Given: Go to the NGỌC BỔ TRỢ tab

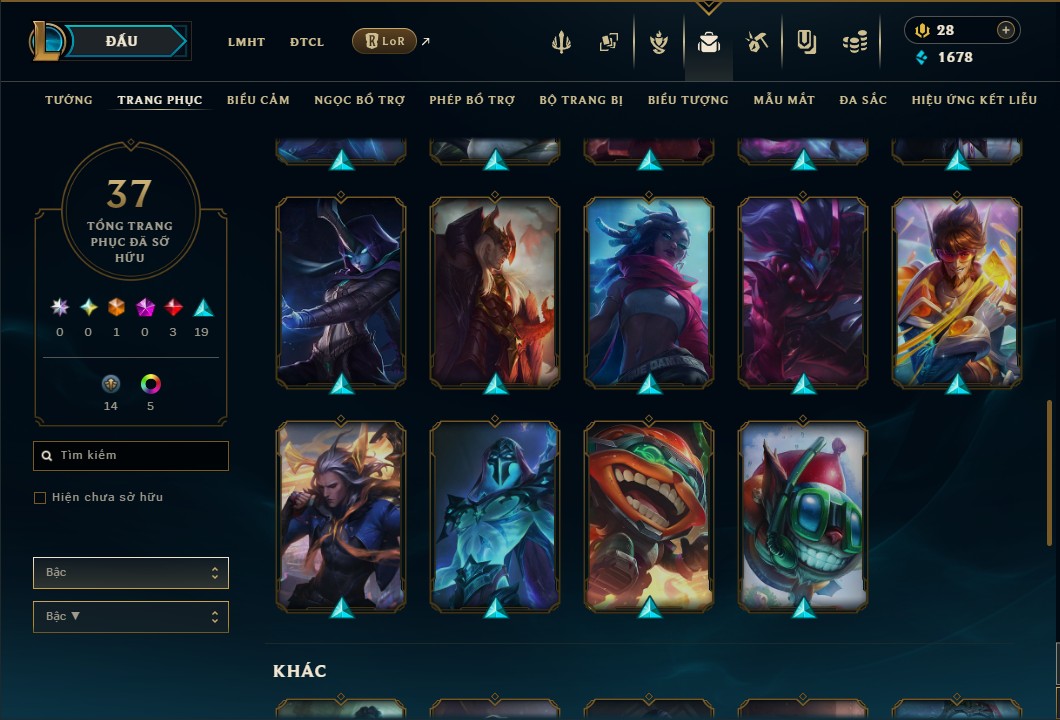Looking at the screenshot, I should pyautogui.click(x=359, y=100).
